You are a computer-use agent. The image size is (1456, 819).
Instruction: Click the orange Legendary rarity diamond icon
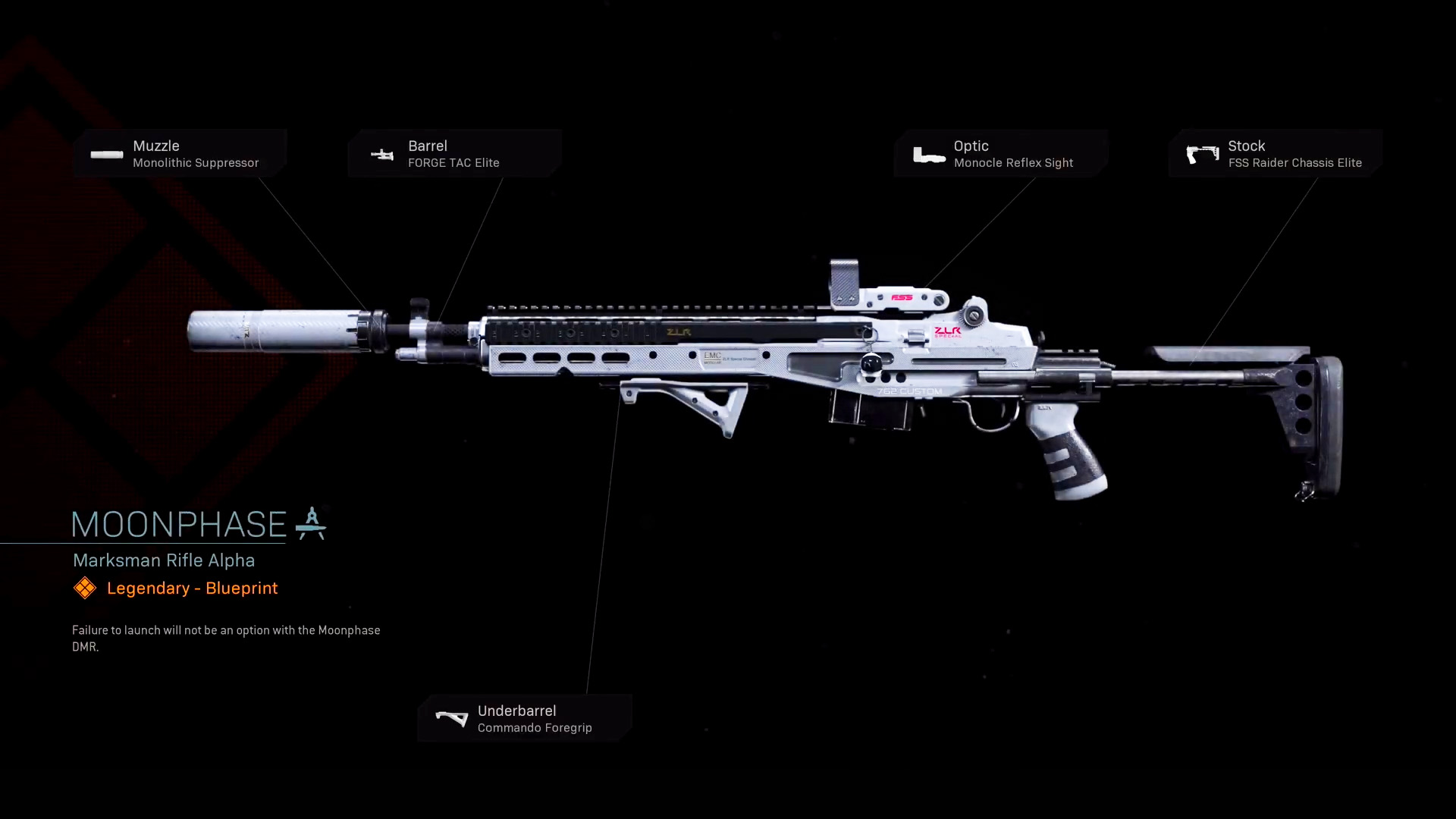point(85,588)
